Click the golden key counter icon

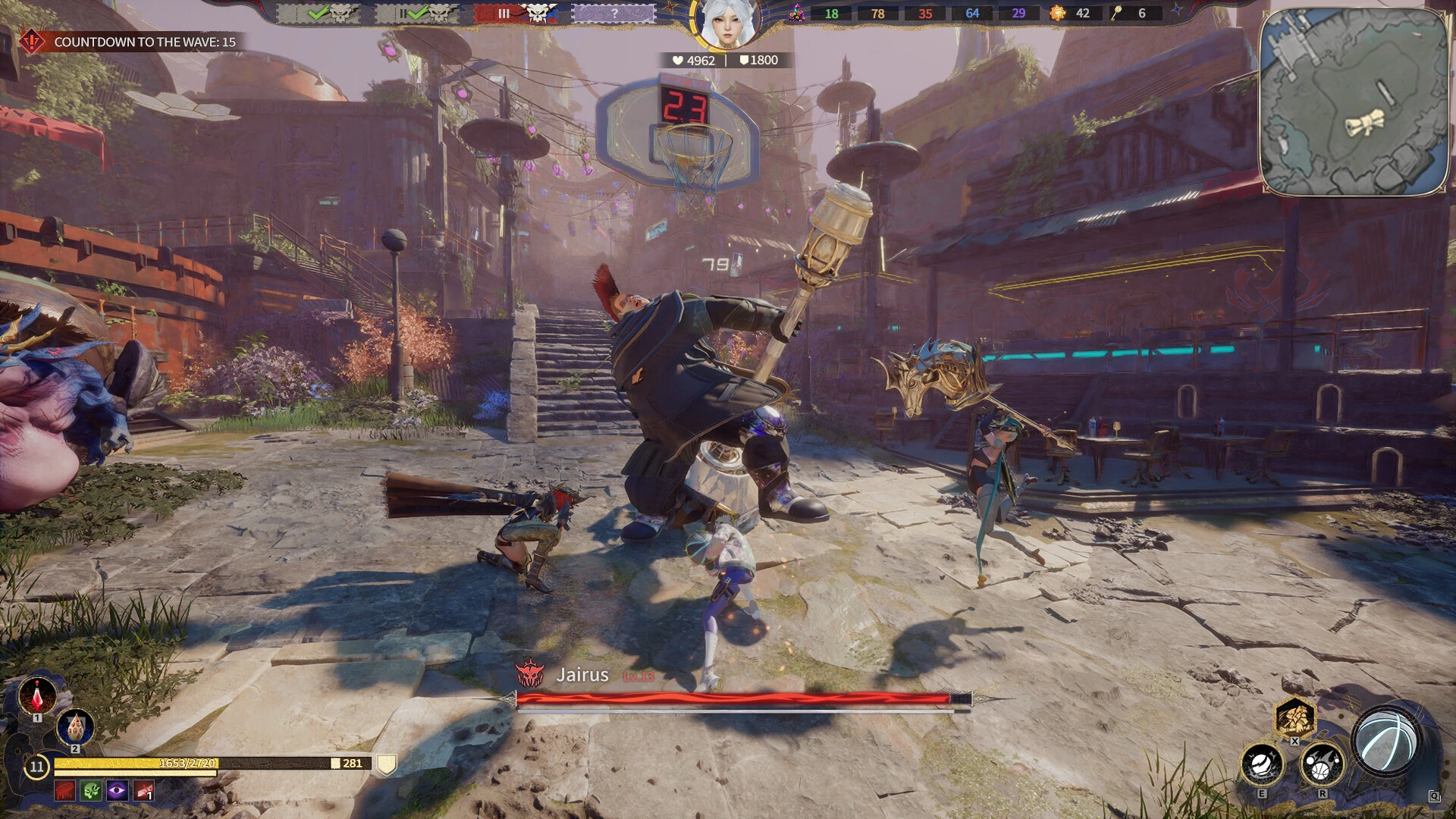(x=1116, y=13)
